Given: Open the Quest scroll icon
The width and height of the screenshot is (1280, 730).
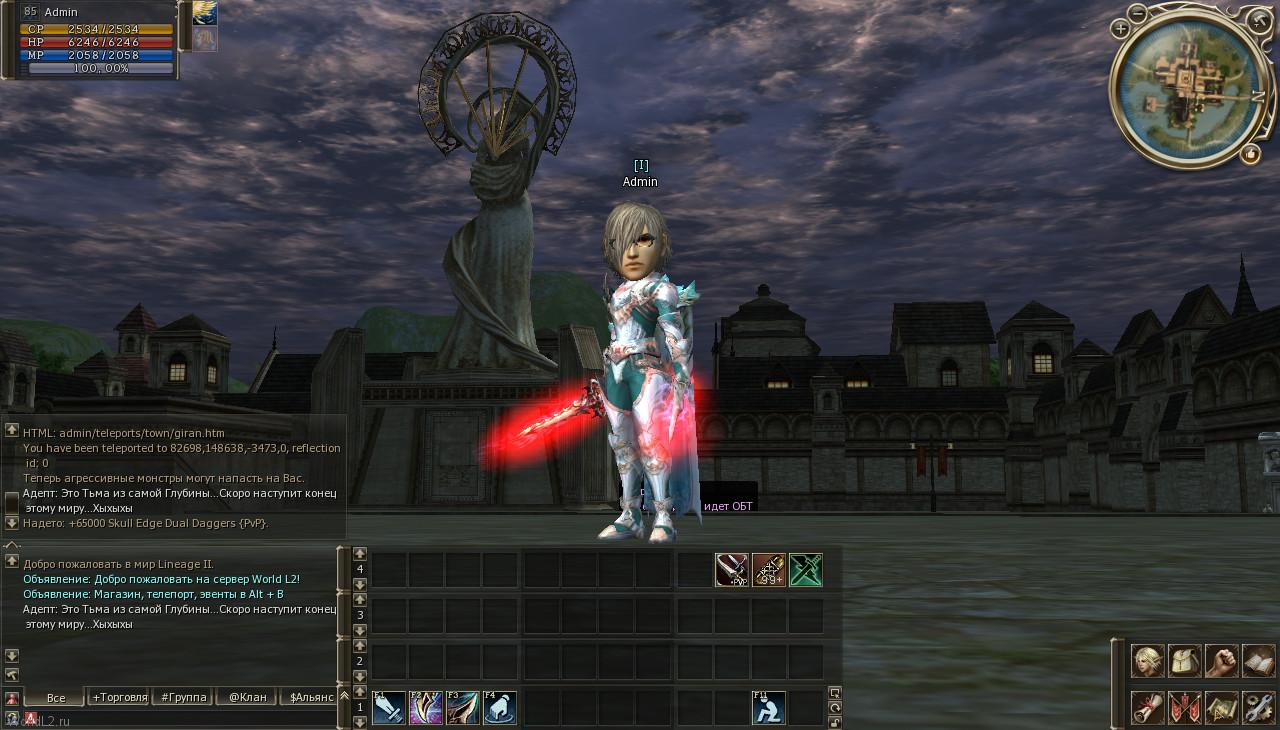Looking at the screenshot, I should [1147, 708].
